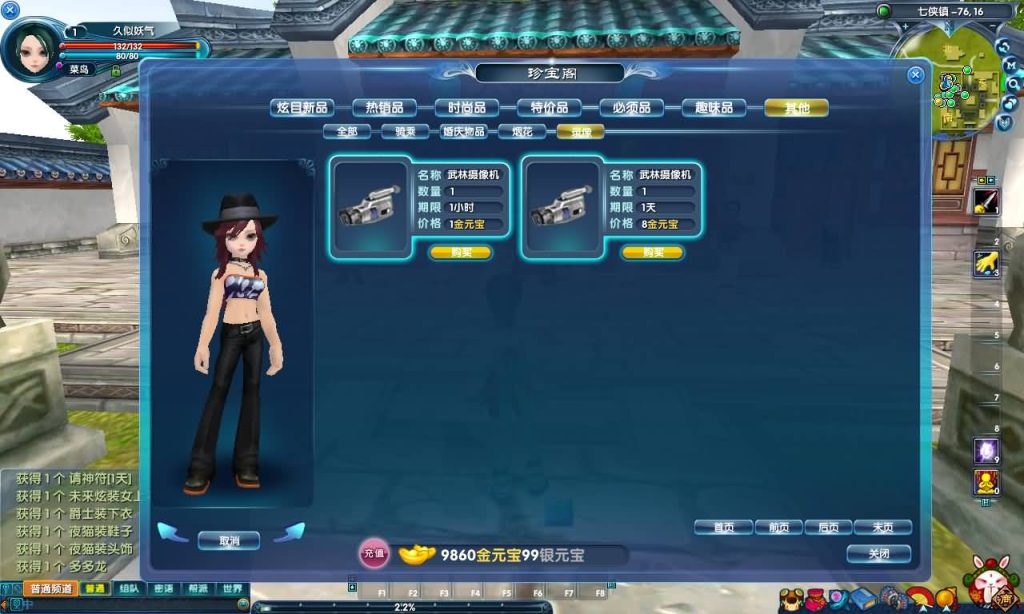Select the 骑乘 sub-category
The image size is (1024, 614).
point(405,131)
